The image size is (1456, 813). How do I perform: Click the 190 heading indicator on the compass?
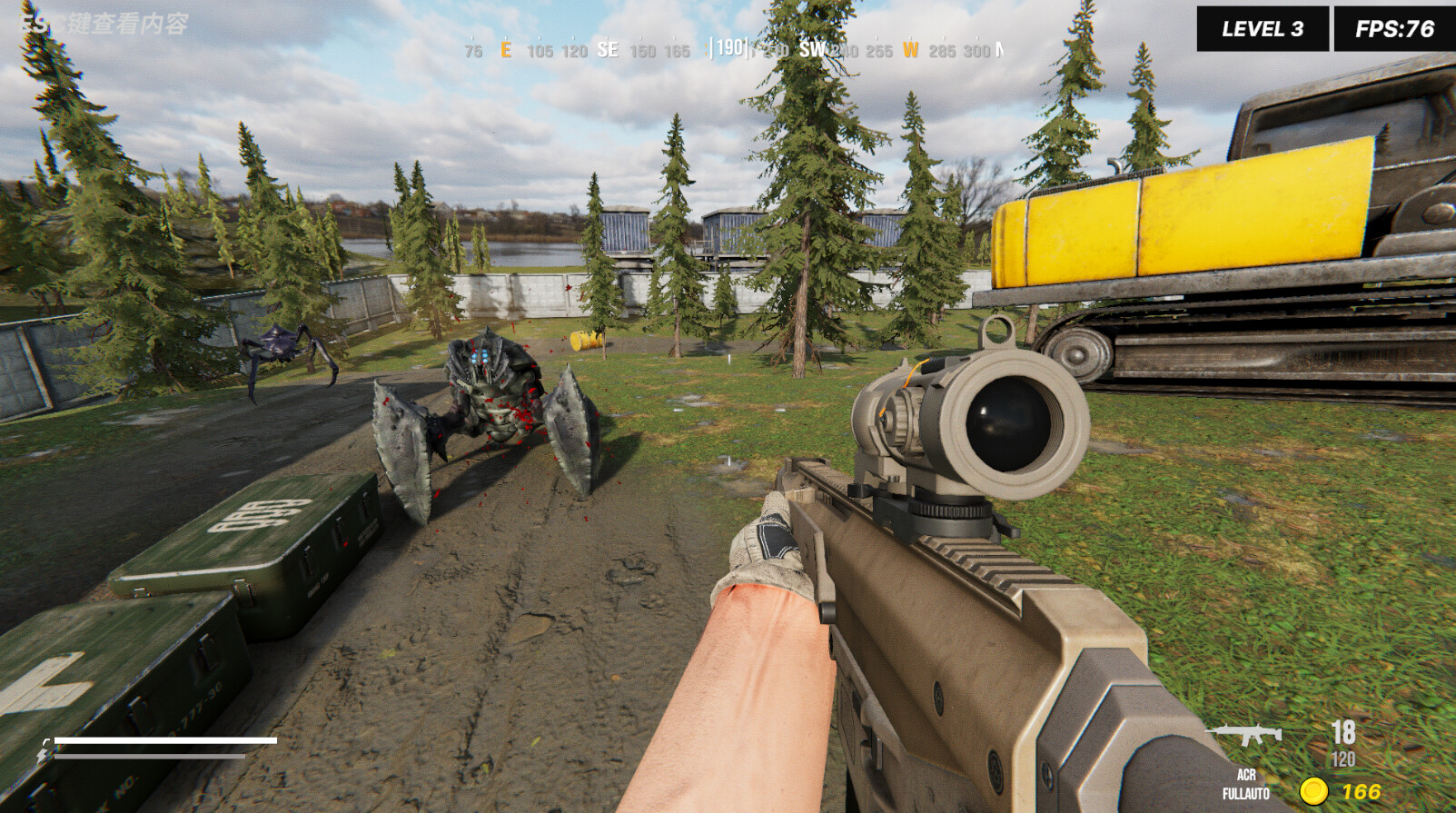point(728,50)
